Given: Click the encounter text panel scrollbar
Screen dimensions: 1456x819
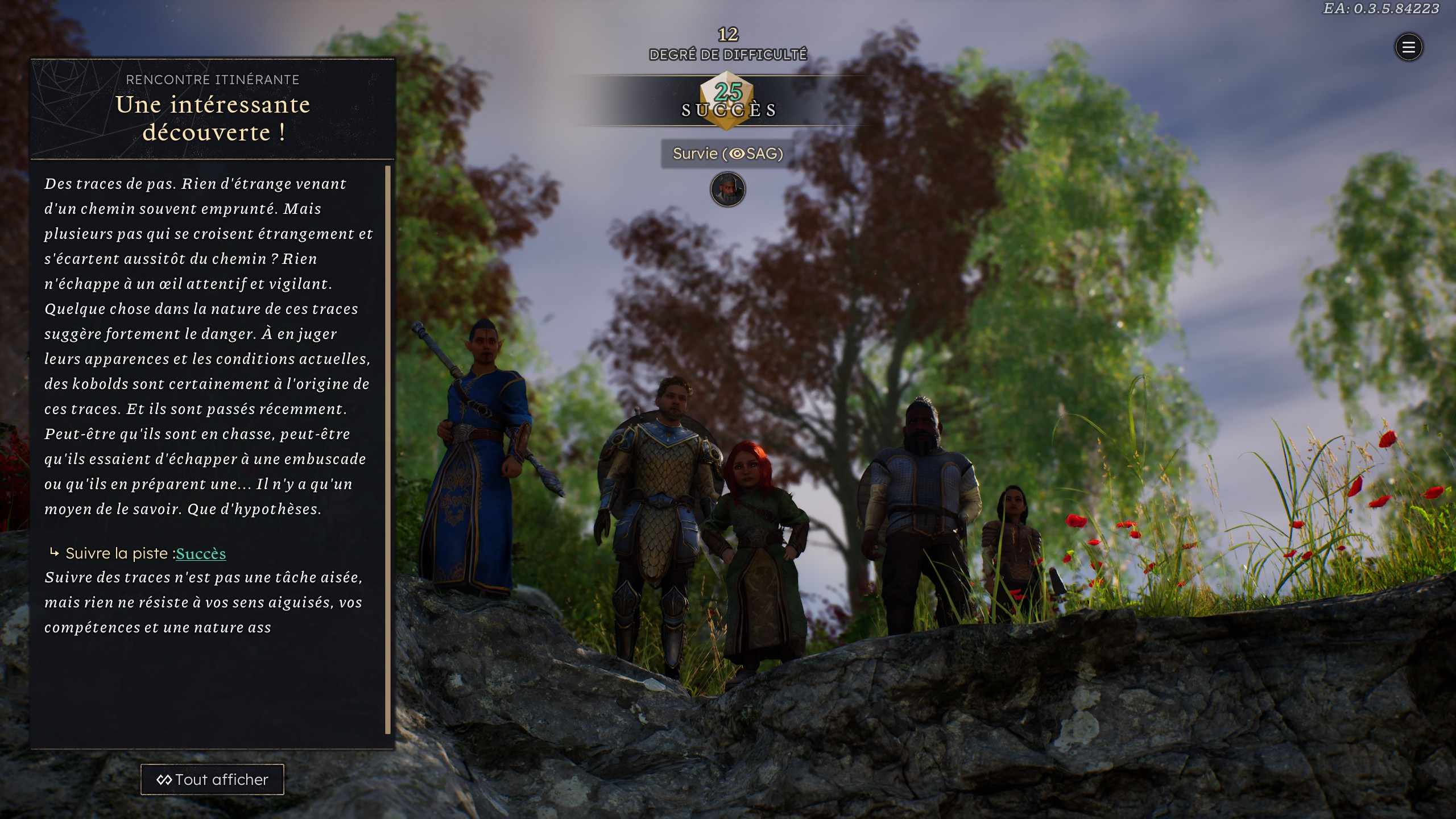Looking at the screenshot, I should 388,449.
